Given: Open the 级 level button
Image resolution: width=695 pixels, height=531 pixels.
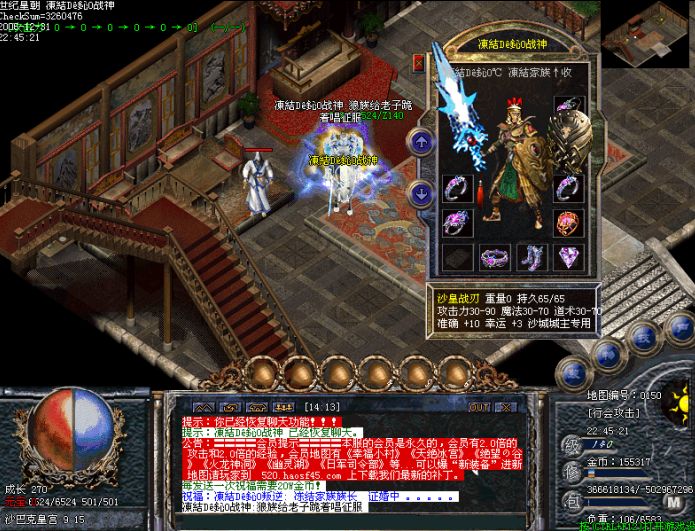Looking at the screenshot, I should point(571,443).
